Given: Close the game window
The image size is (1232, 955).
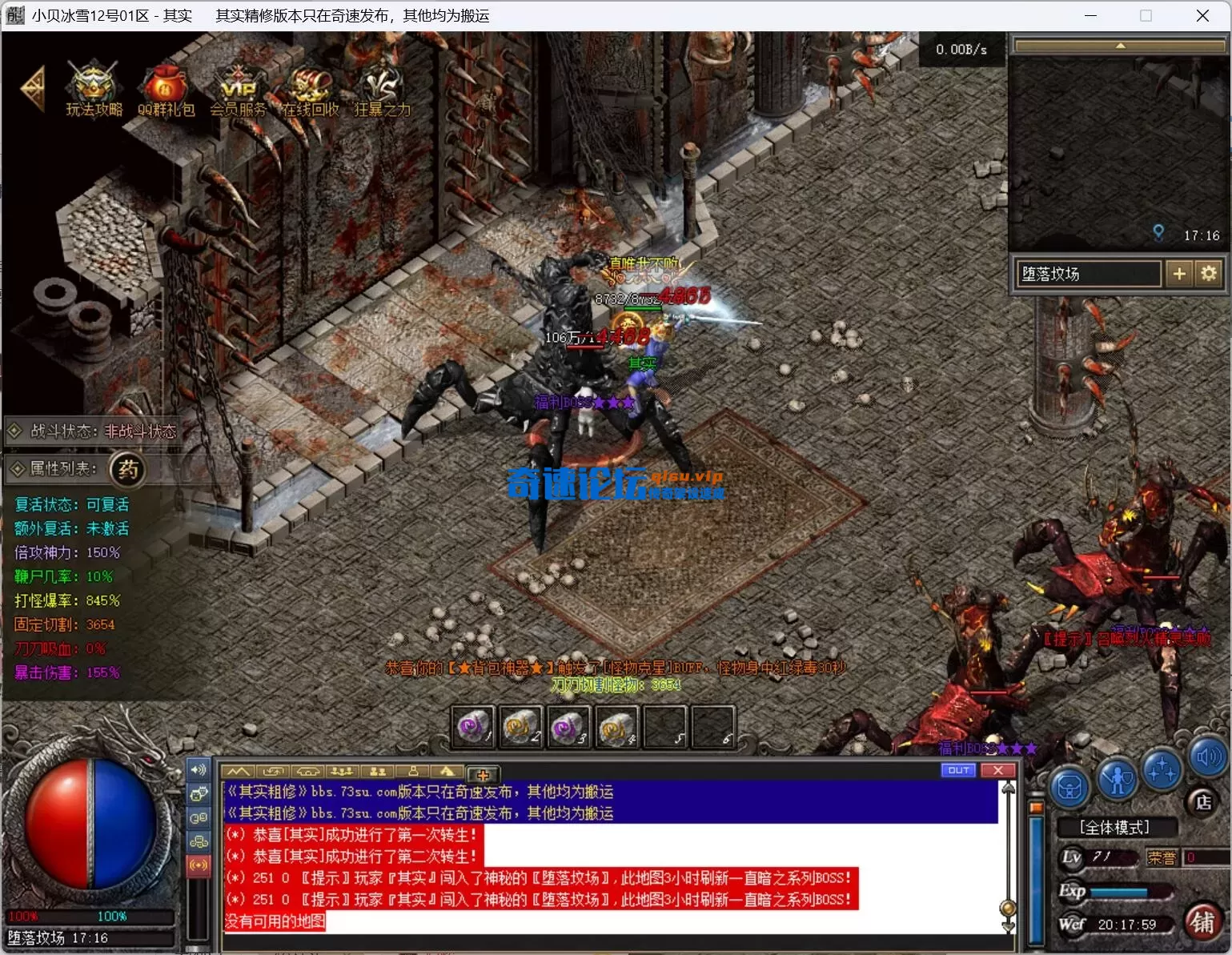Looking at the screenshot, I should click(x=1202, y=16).
